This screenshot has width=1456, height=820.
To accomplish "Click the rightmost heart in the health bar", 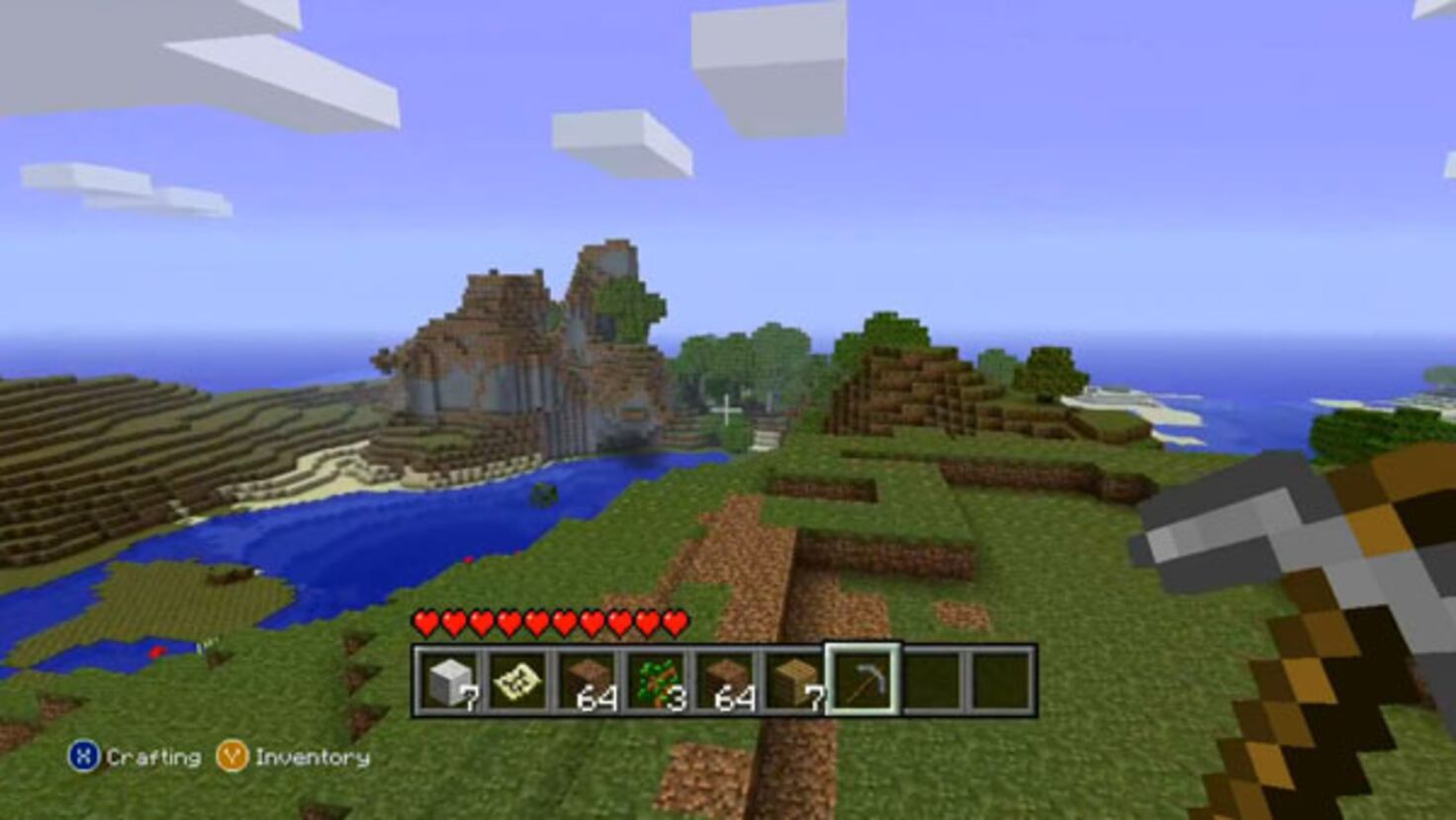I will click(x=677, y=623).
